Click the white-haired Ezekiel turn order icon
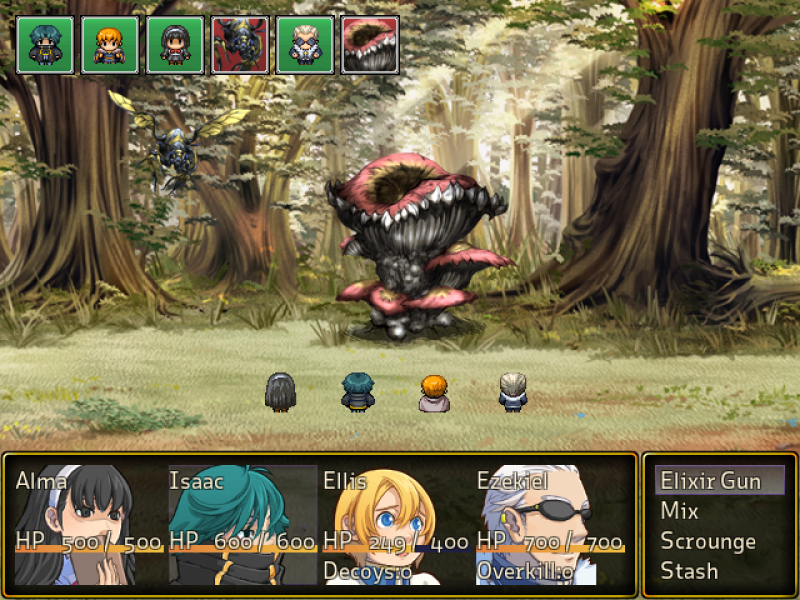The height and width of the screenshot is (600, 800). (305, 45)
